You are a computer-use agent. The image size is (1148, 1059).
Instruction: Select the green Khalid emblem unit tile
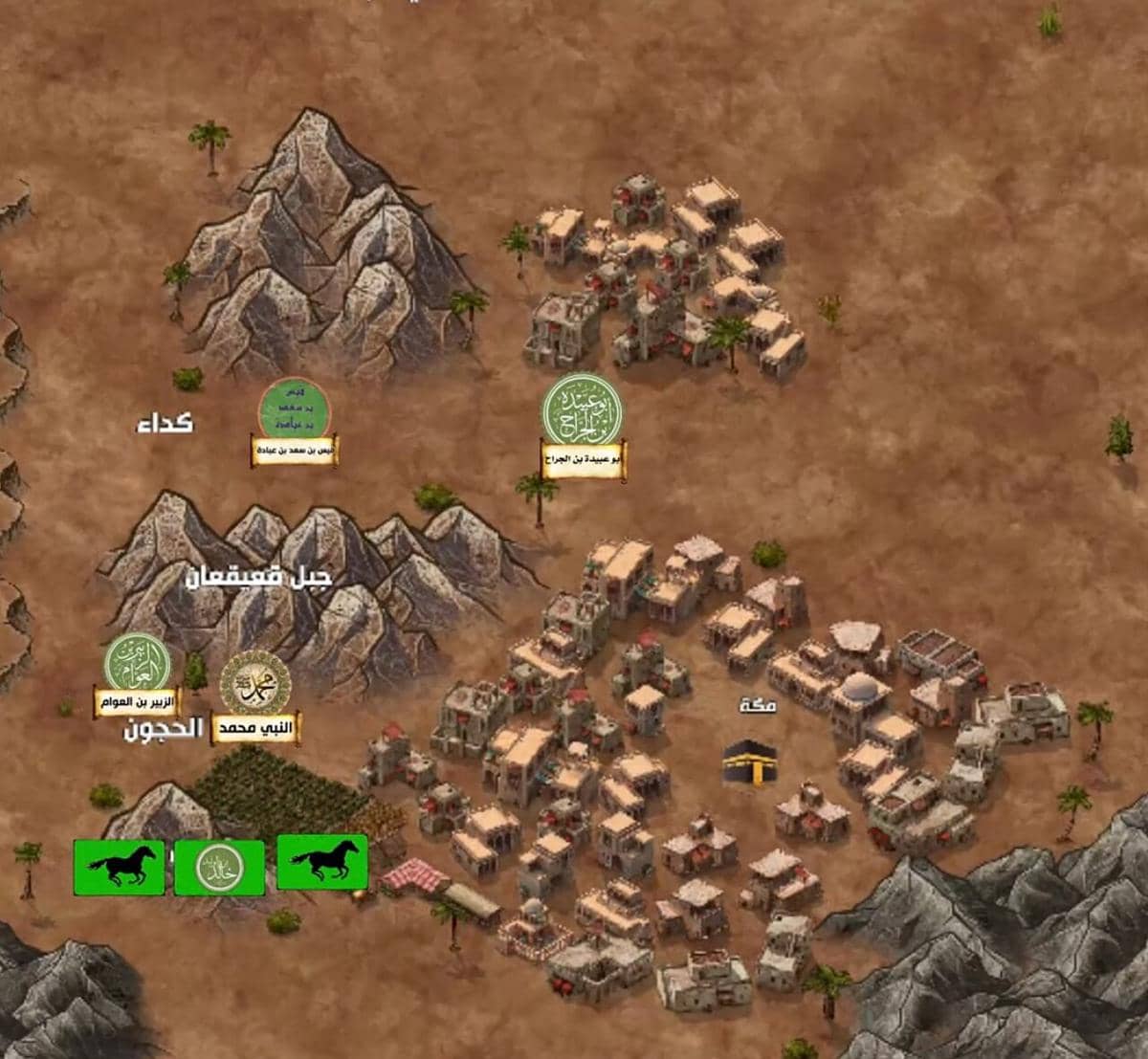click(x=219, y=867)
